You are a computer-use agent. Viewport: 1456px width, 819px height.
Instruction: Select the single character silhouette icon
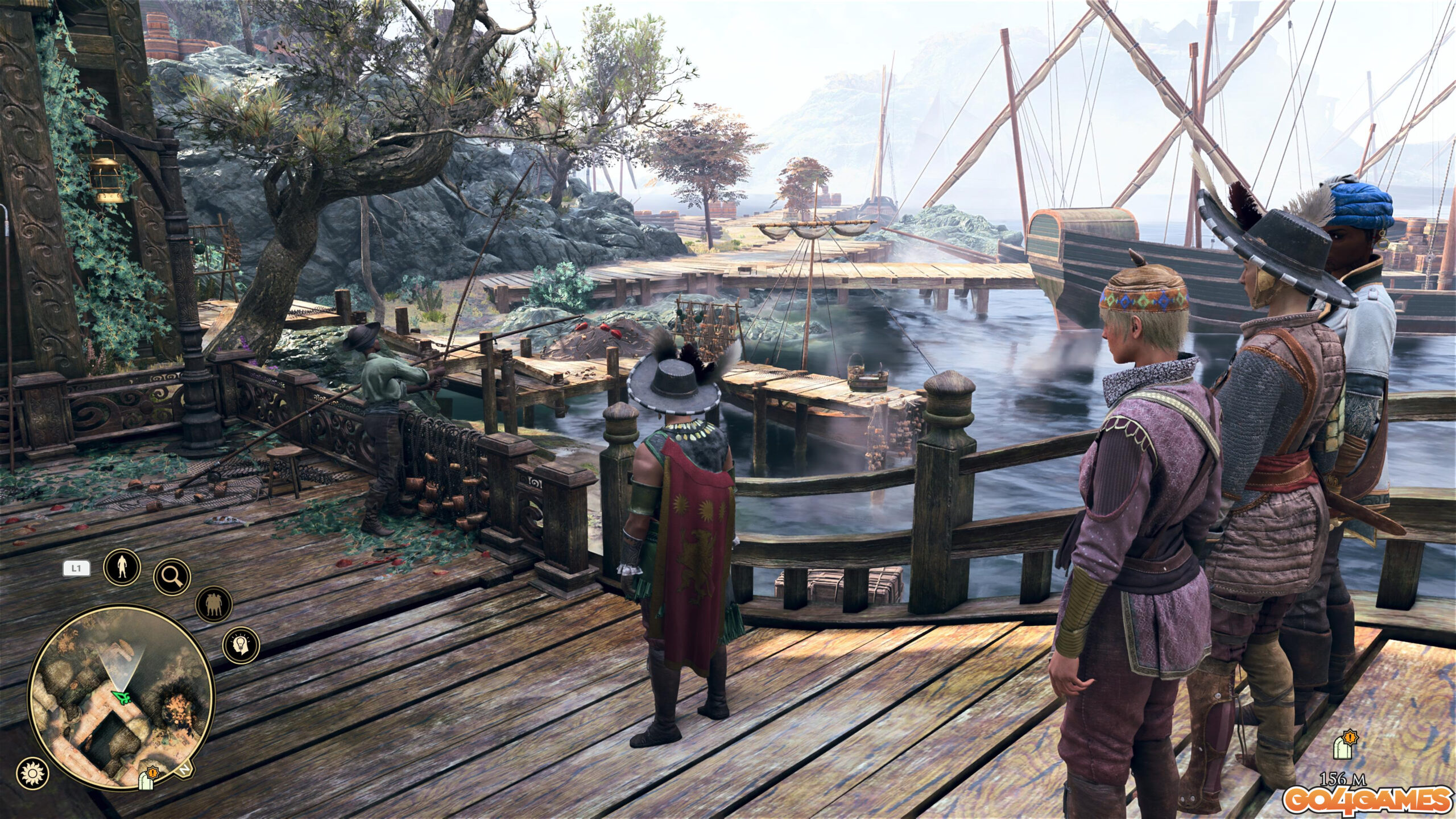[x=122, y=568]
